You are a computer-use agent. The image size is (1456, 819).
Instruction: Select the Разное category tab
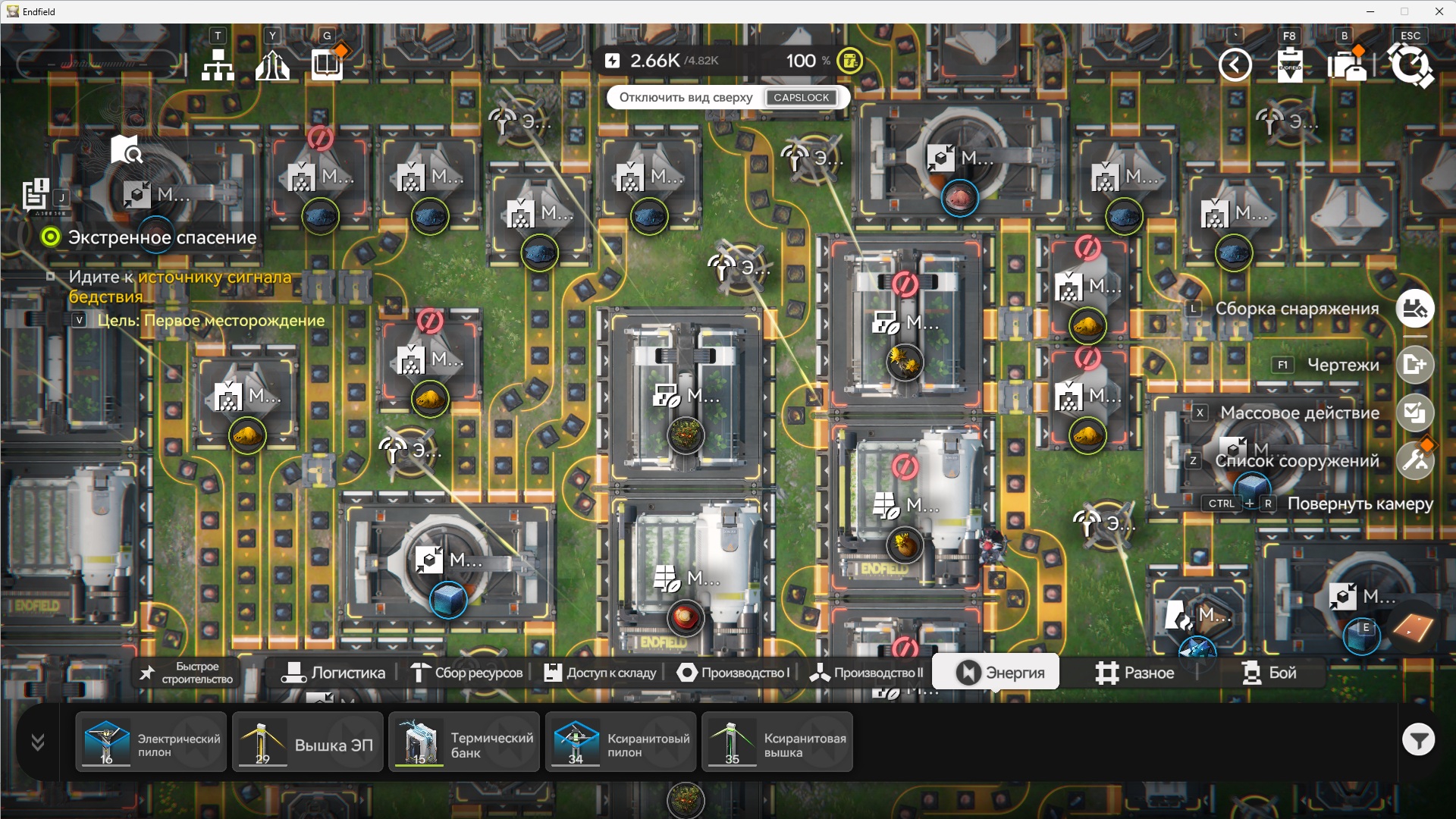[1134, 673]
